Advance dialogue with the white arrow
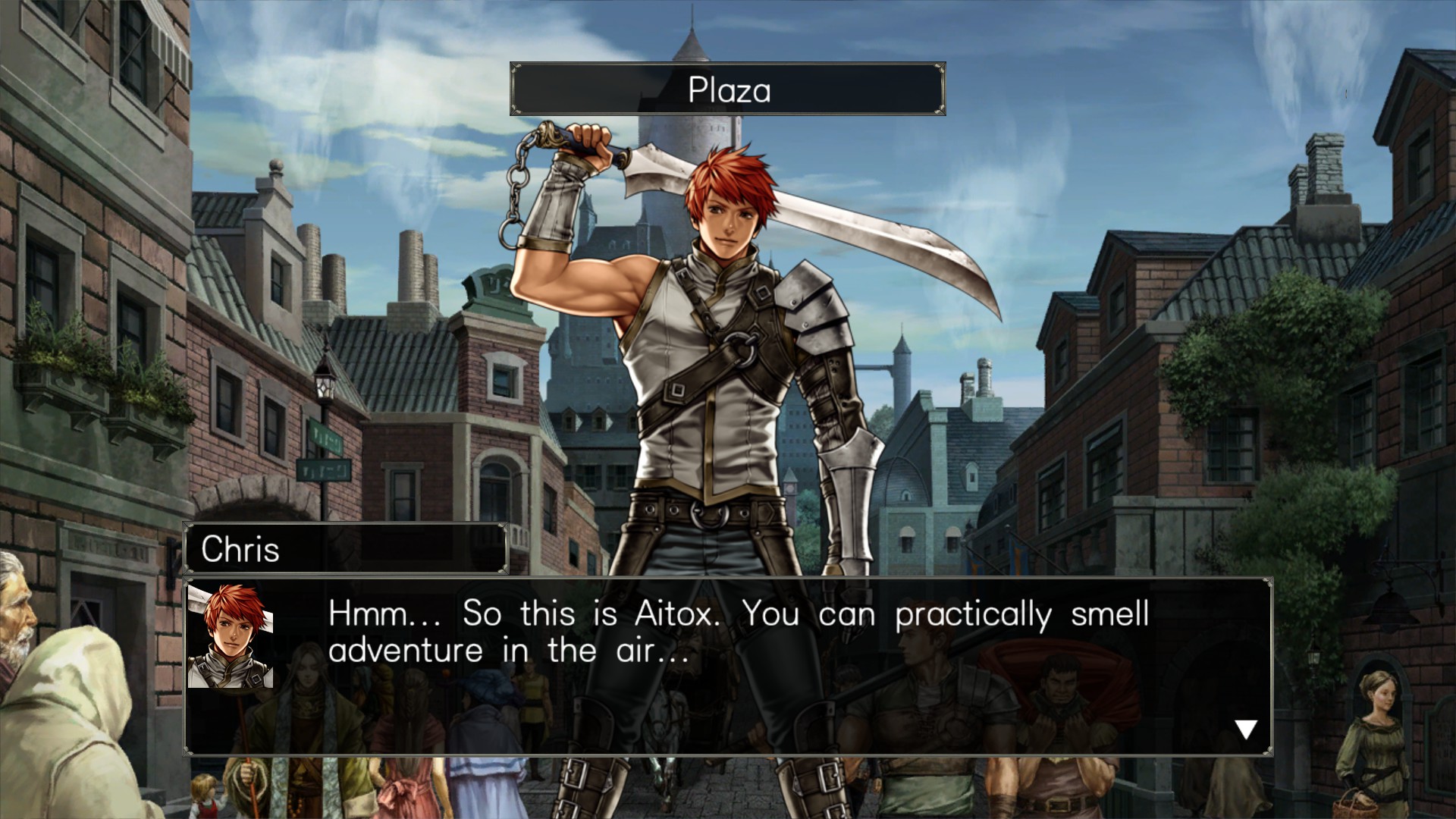 coord(1245,729)
